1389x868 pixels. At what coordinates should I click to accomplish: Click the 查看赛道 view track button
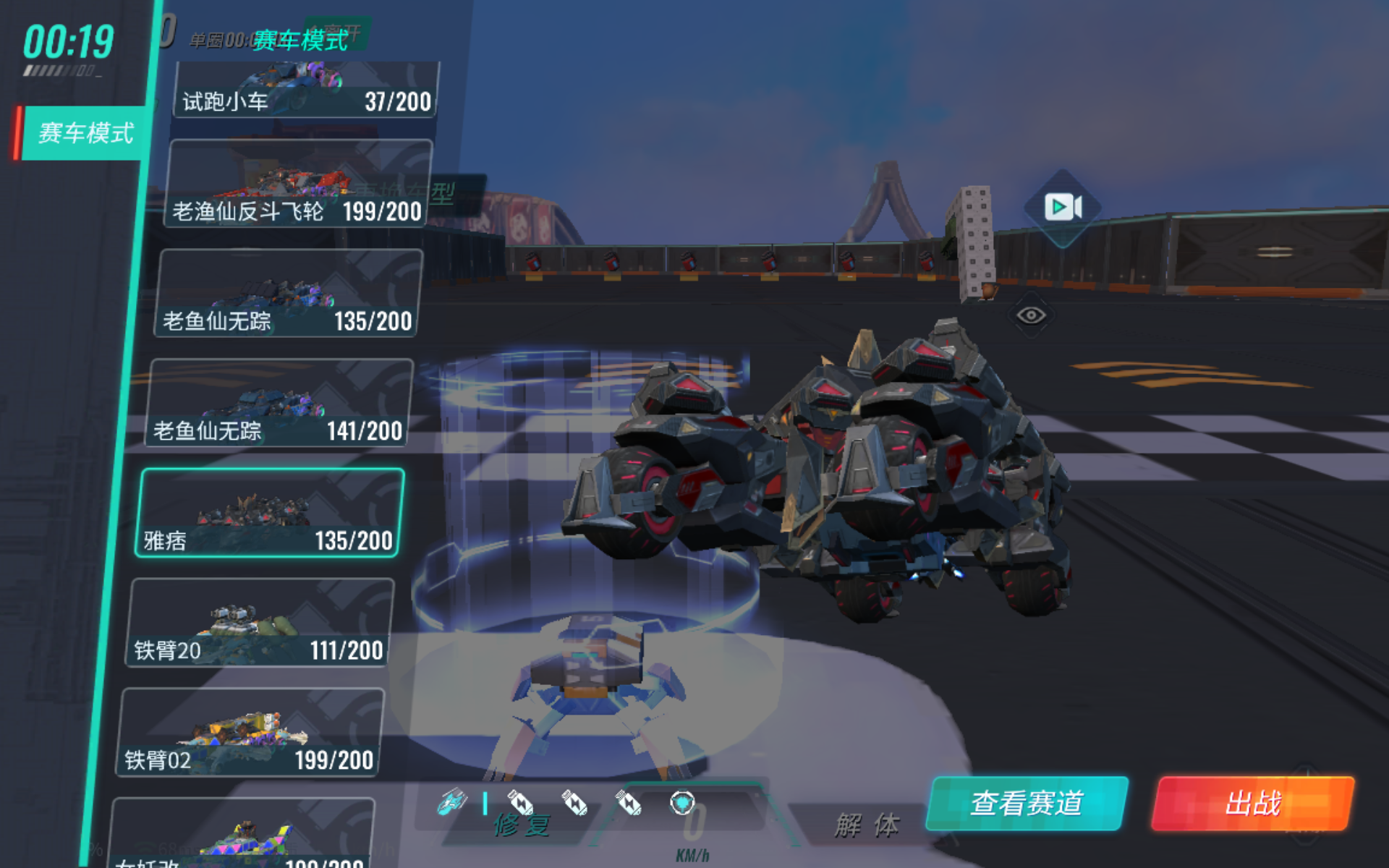1027,803
